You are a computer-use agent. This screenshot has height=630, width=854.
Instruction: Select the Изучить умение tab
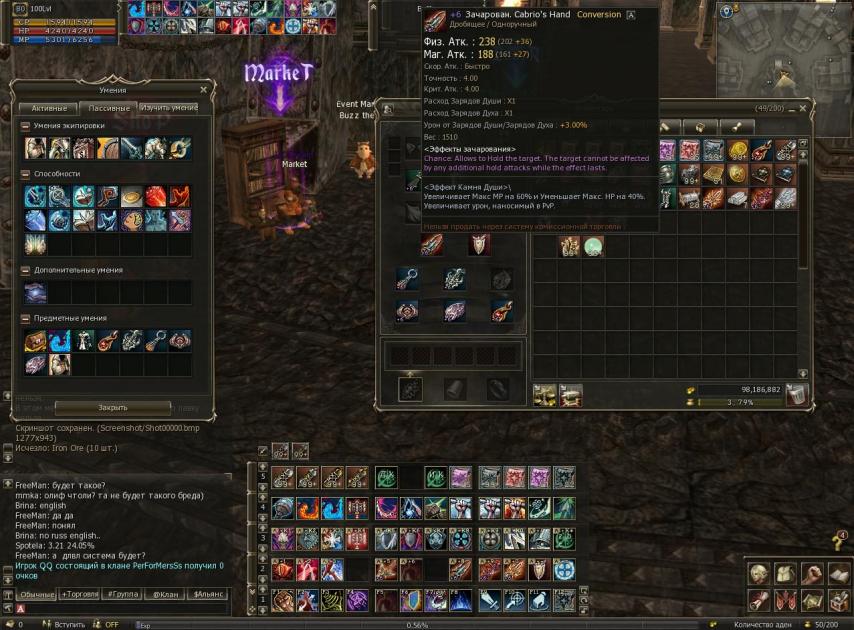168,108
